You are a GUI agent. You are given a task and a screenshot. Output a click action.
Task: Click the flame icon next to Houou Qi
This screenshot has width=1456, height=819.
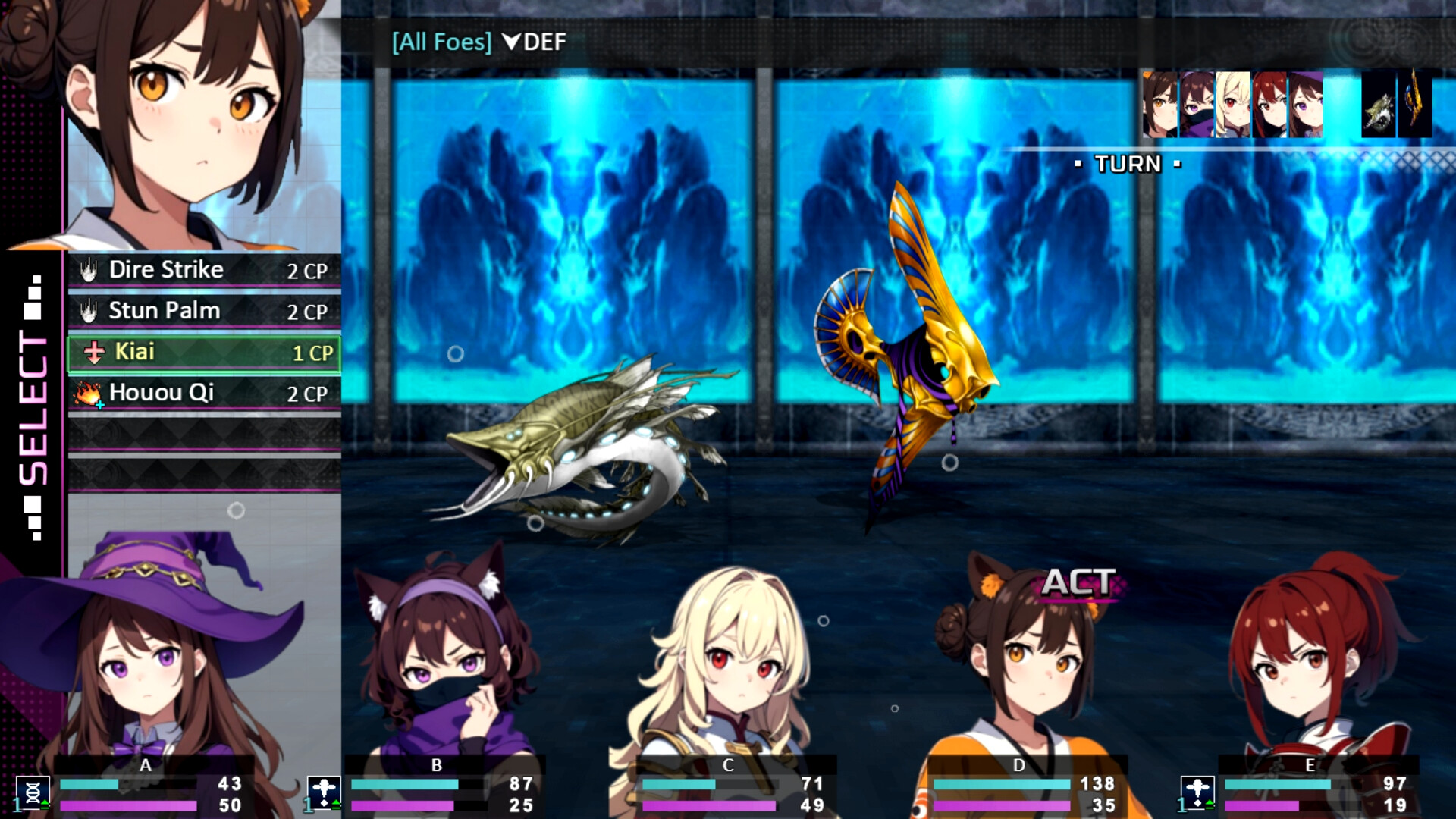(87, 394)
